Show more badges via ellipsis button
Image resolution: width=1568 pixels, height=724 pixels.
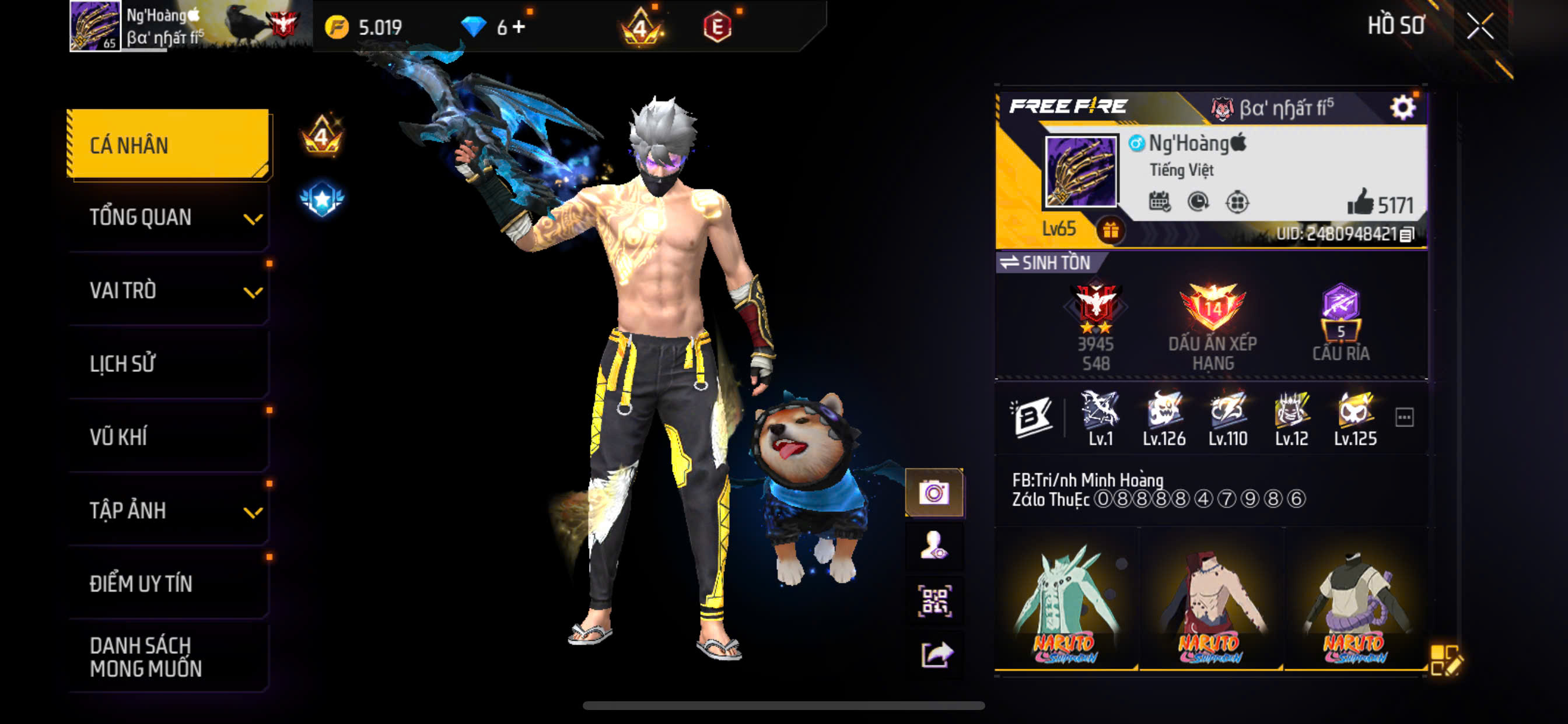(x=1403, y=417)
